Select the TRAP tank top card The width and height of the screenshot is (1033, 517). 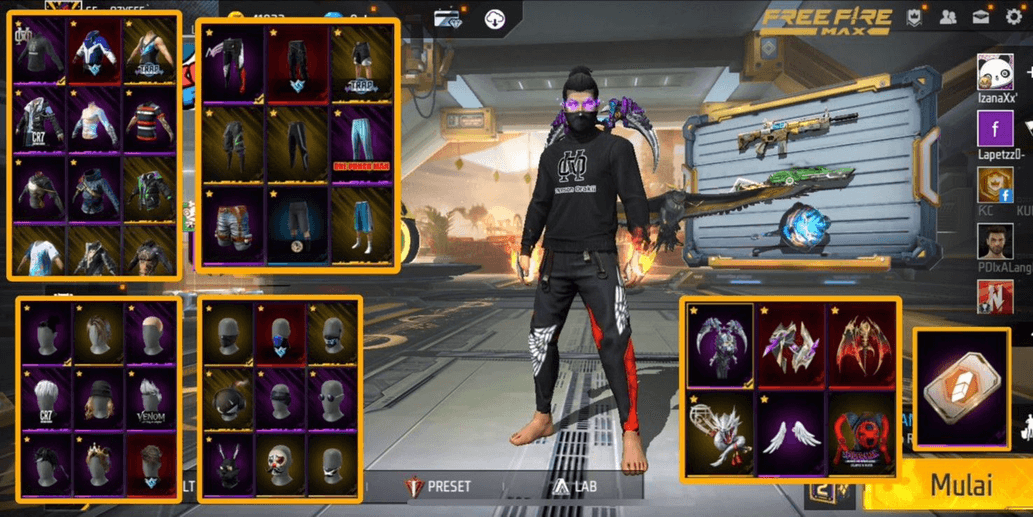pos(150,50)
